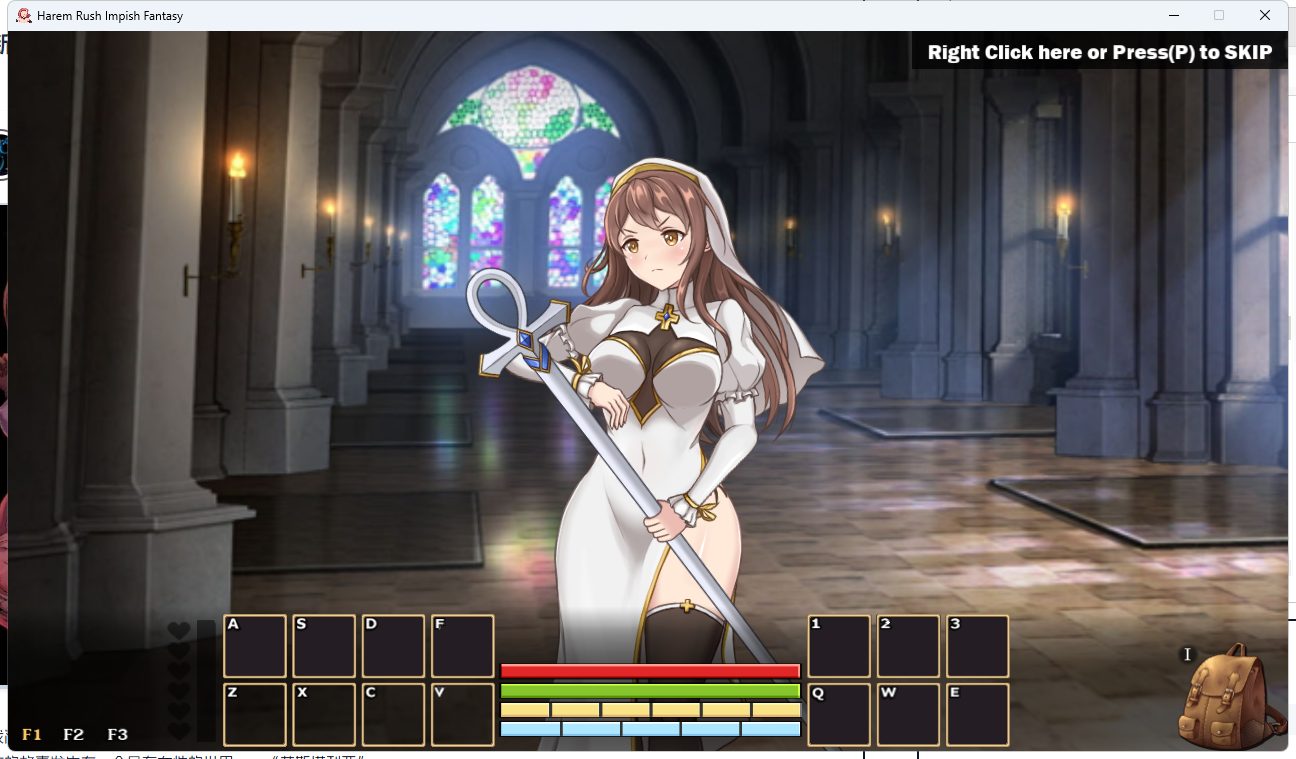Select hotkey slot Q
Image resolution: width=1296 pixels, height=759 pixels.
pyautogui.click(x=839, y=714)
